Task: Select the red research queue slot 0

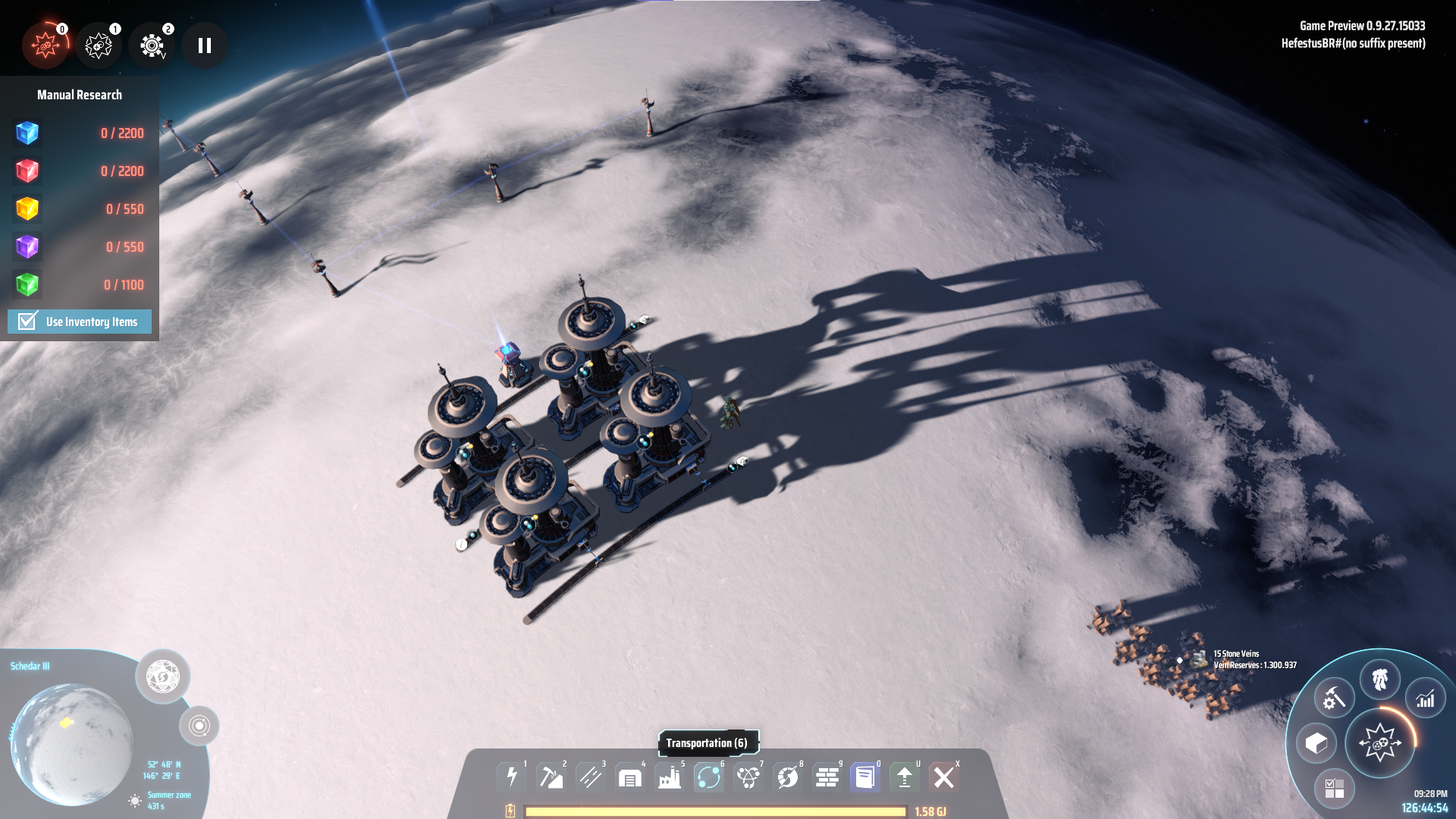Action: coord(45,45)
